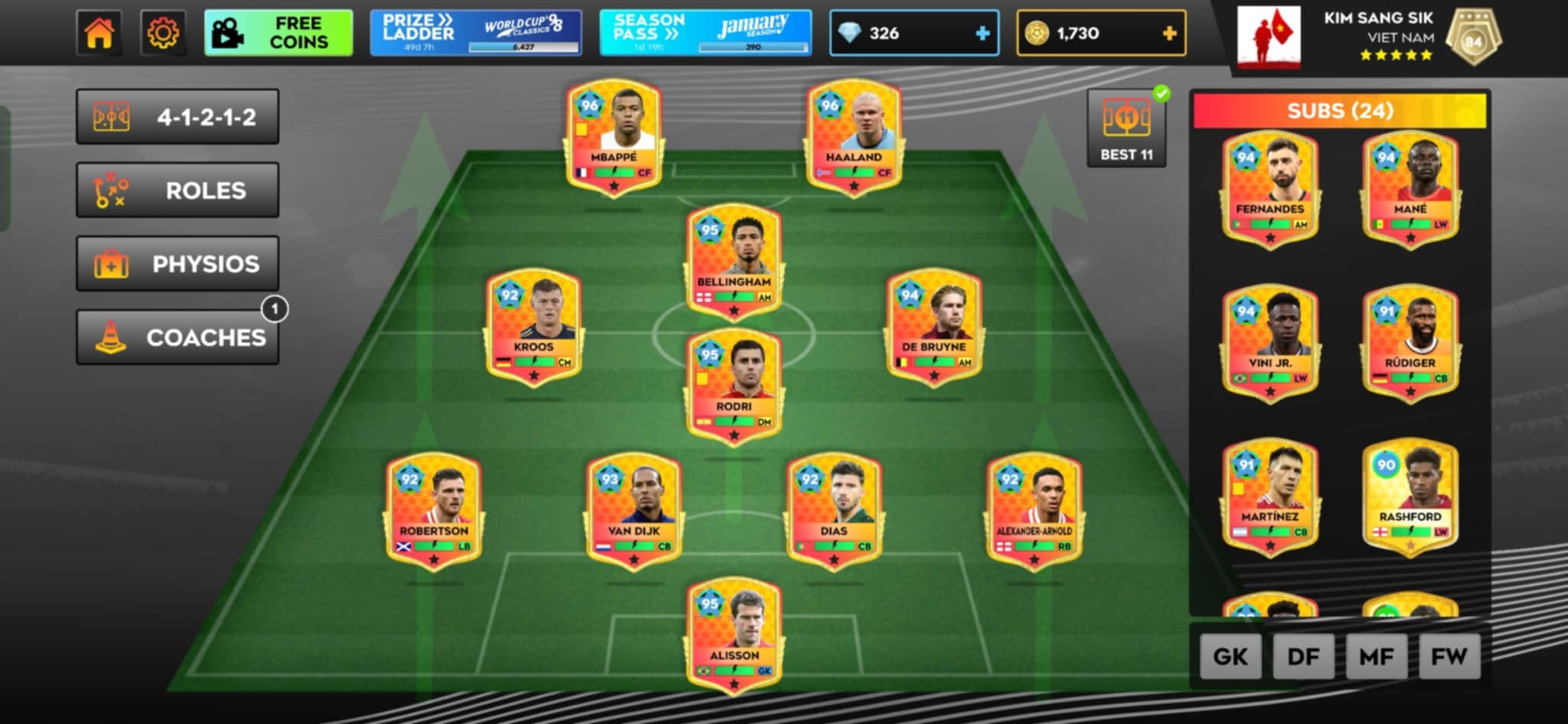The height and width of the screenshot is (724, 1568).
Task: Change the 4-1-2-1-2 formation
Action: pyautogui.click(x=177, y=117)
